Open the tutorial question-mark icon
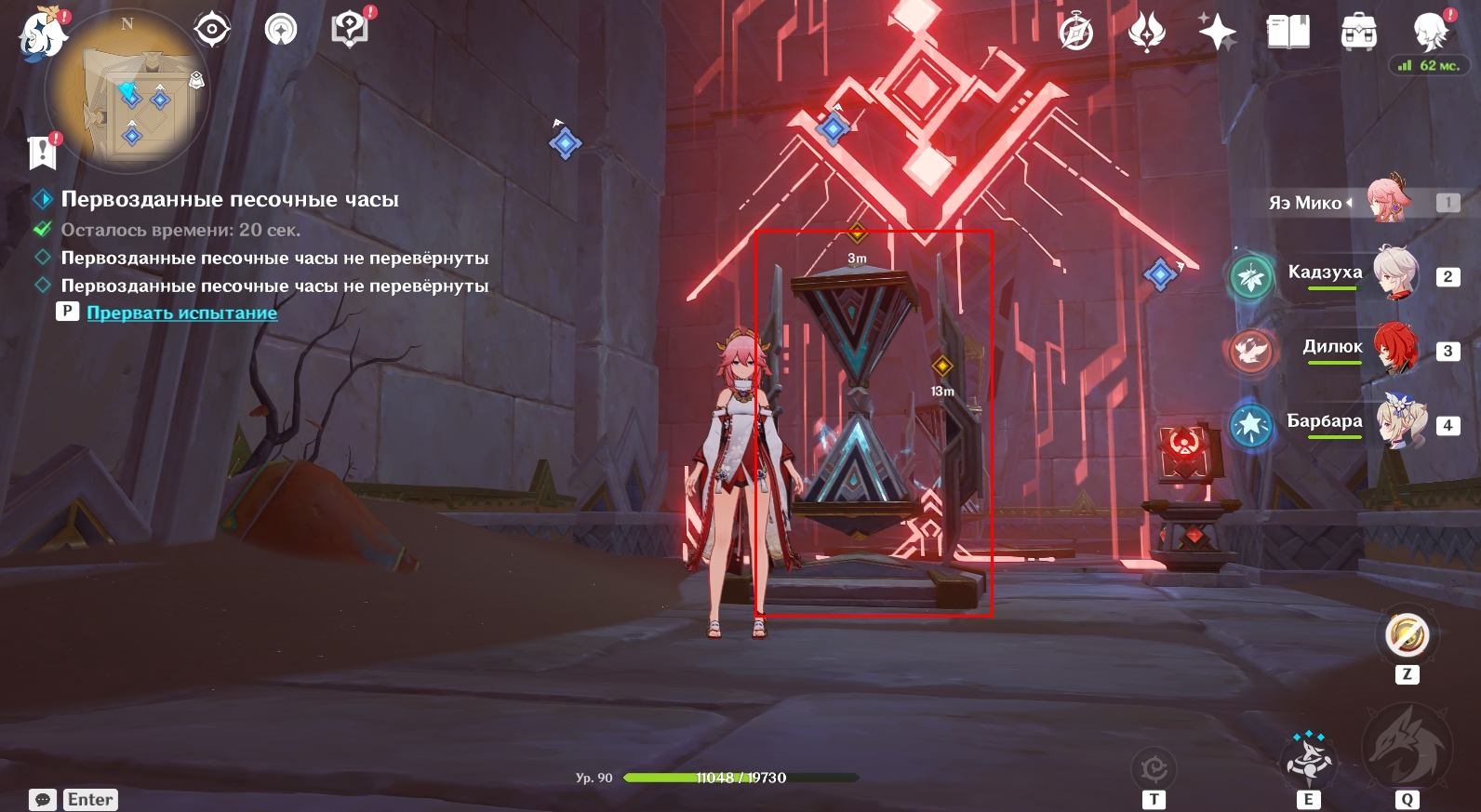 coord(350,30)
